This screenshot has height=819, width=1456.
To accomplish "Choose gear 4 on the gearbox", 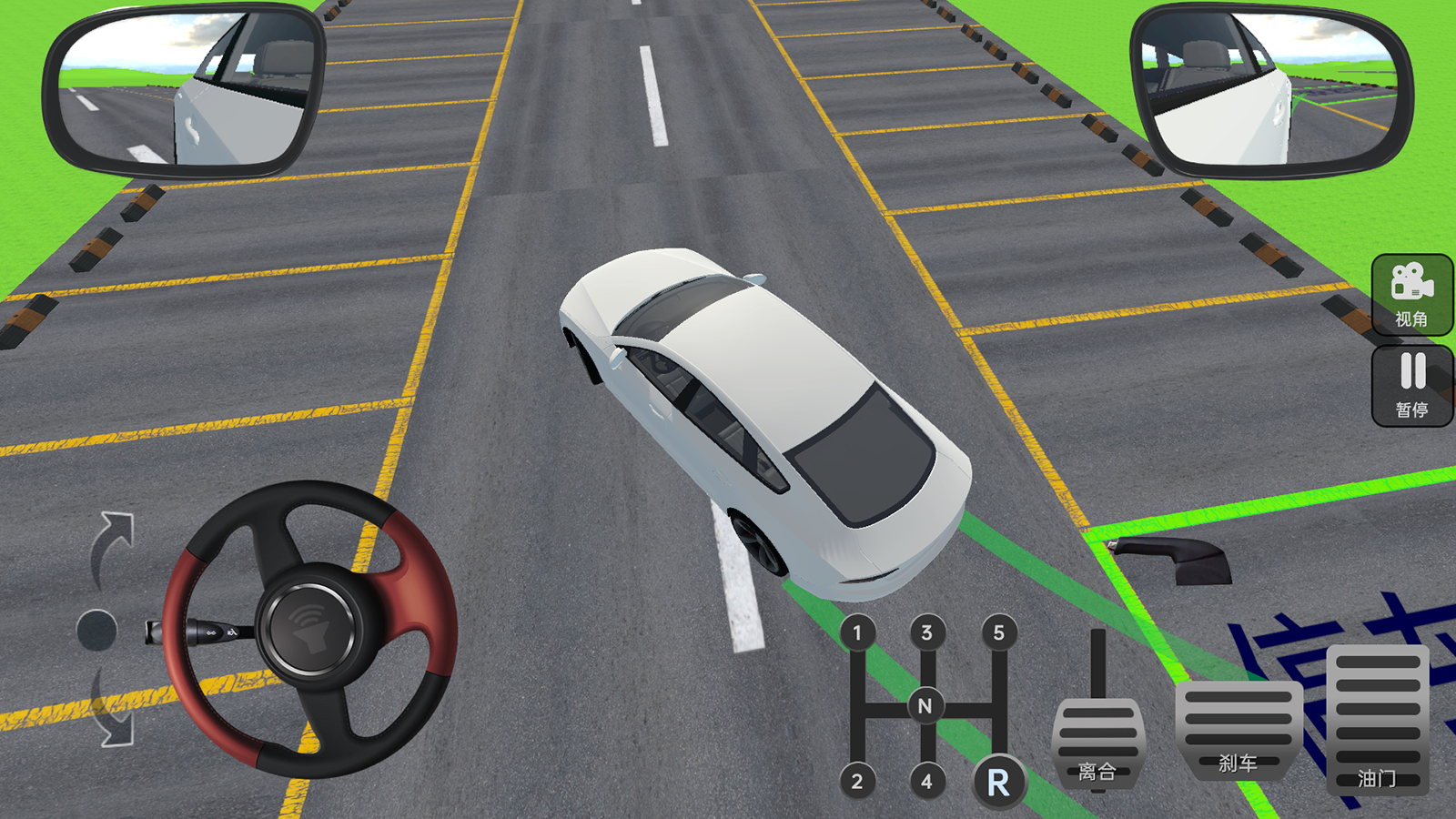I will [926, 781].
